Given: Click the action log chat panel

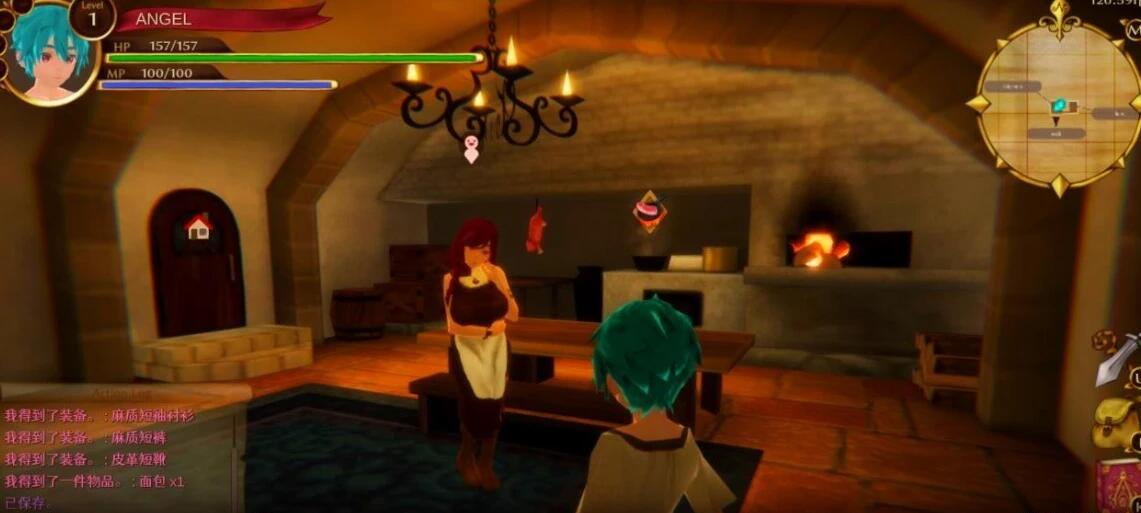Looking at the screenshot, I should (x=110, y=450).
